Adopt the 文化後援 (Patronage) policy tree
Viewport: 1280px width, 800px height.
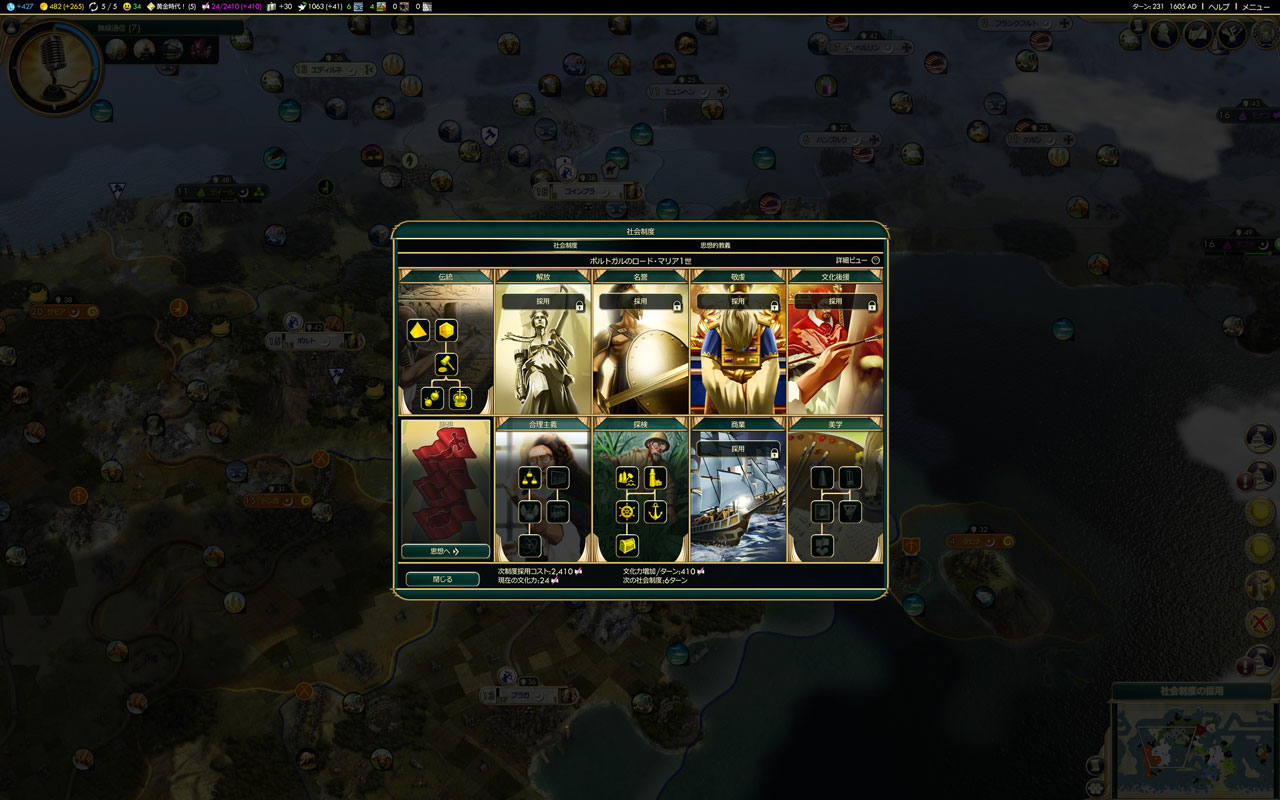pos(836,301)
